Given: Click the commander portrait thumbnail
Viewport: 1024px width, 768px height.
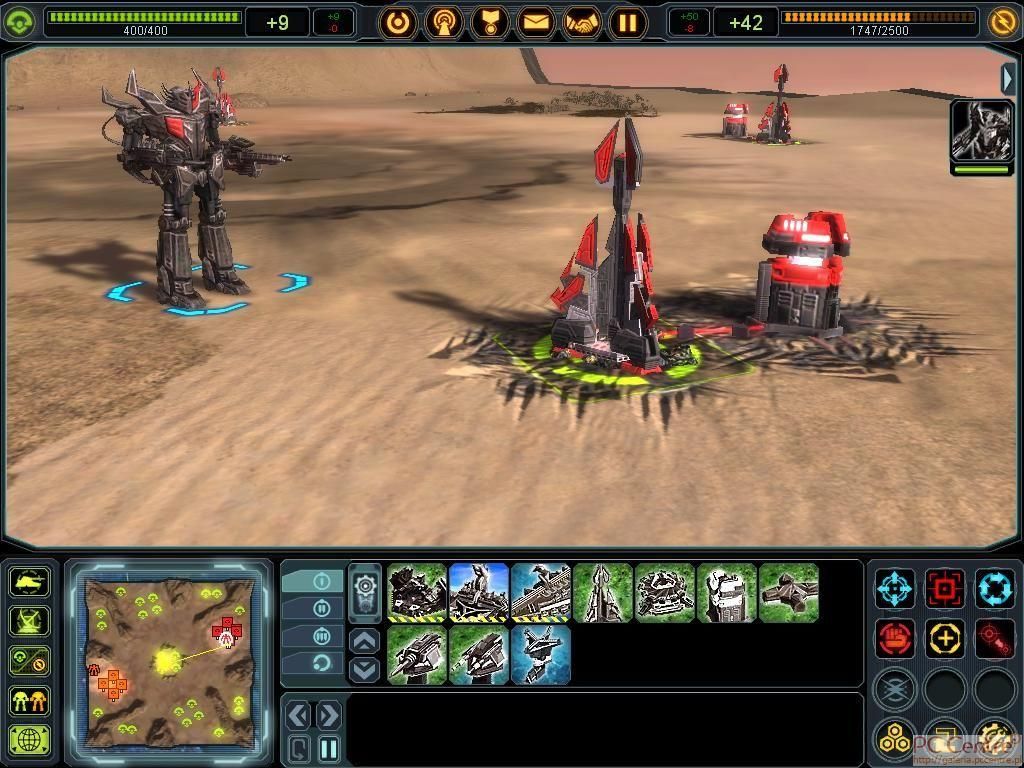Looking at the screenshot, I should (x=981, y=131).
